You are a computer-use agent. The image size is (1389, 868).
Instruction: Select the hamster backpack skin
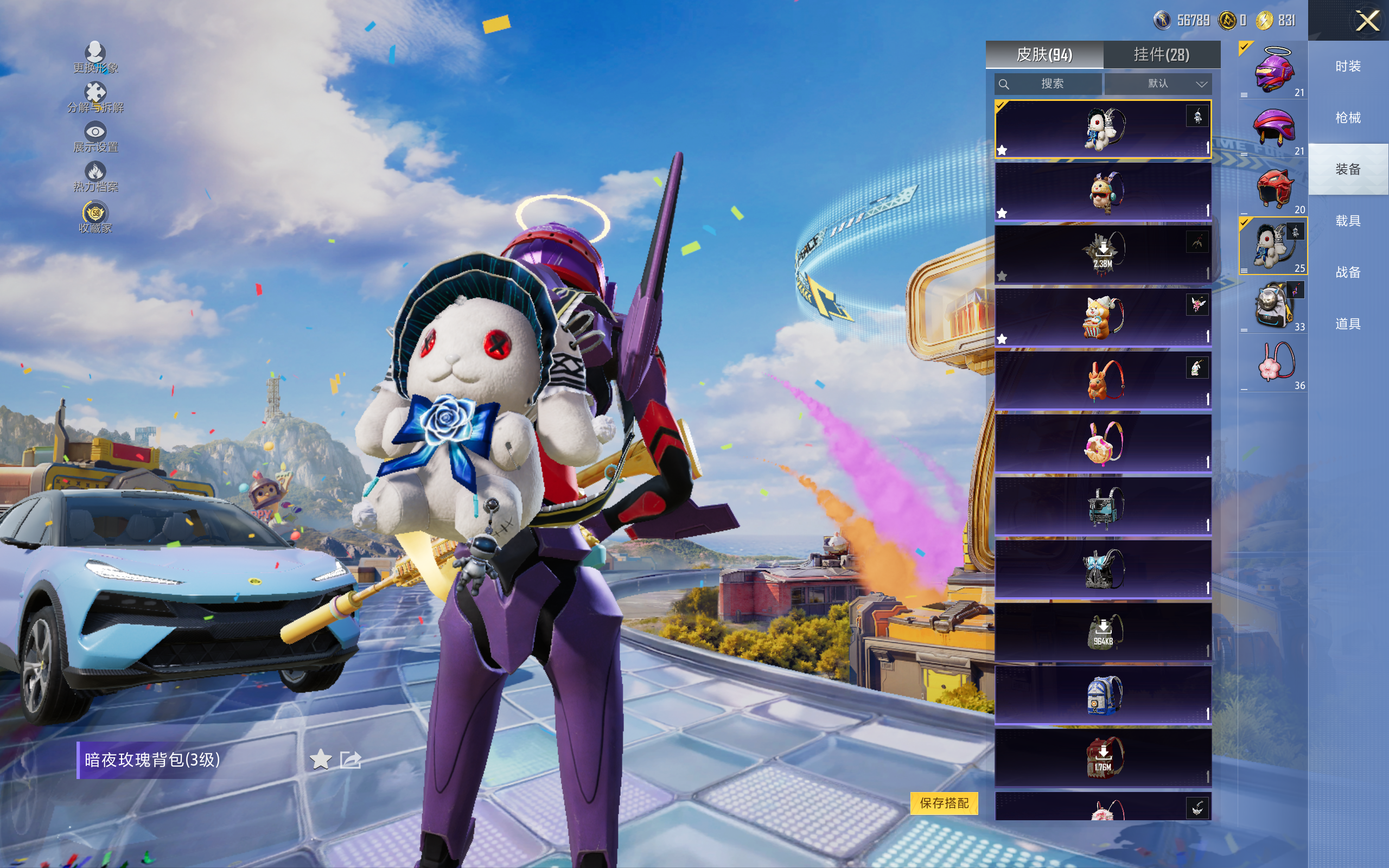(x=1103, y=192)
